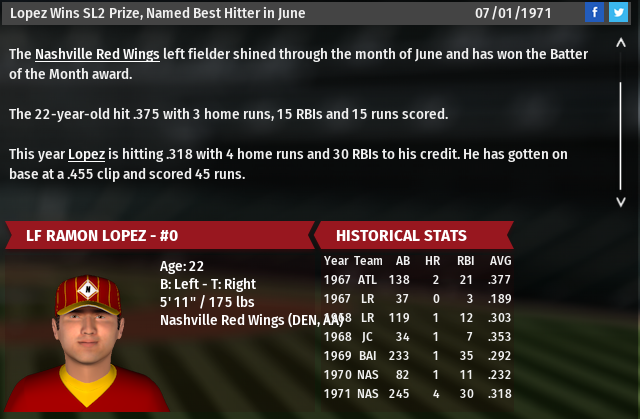Share the news story on Facebook
640x419 pixels.
tap(596, 13)
